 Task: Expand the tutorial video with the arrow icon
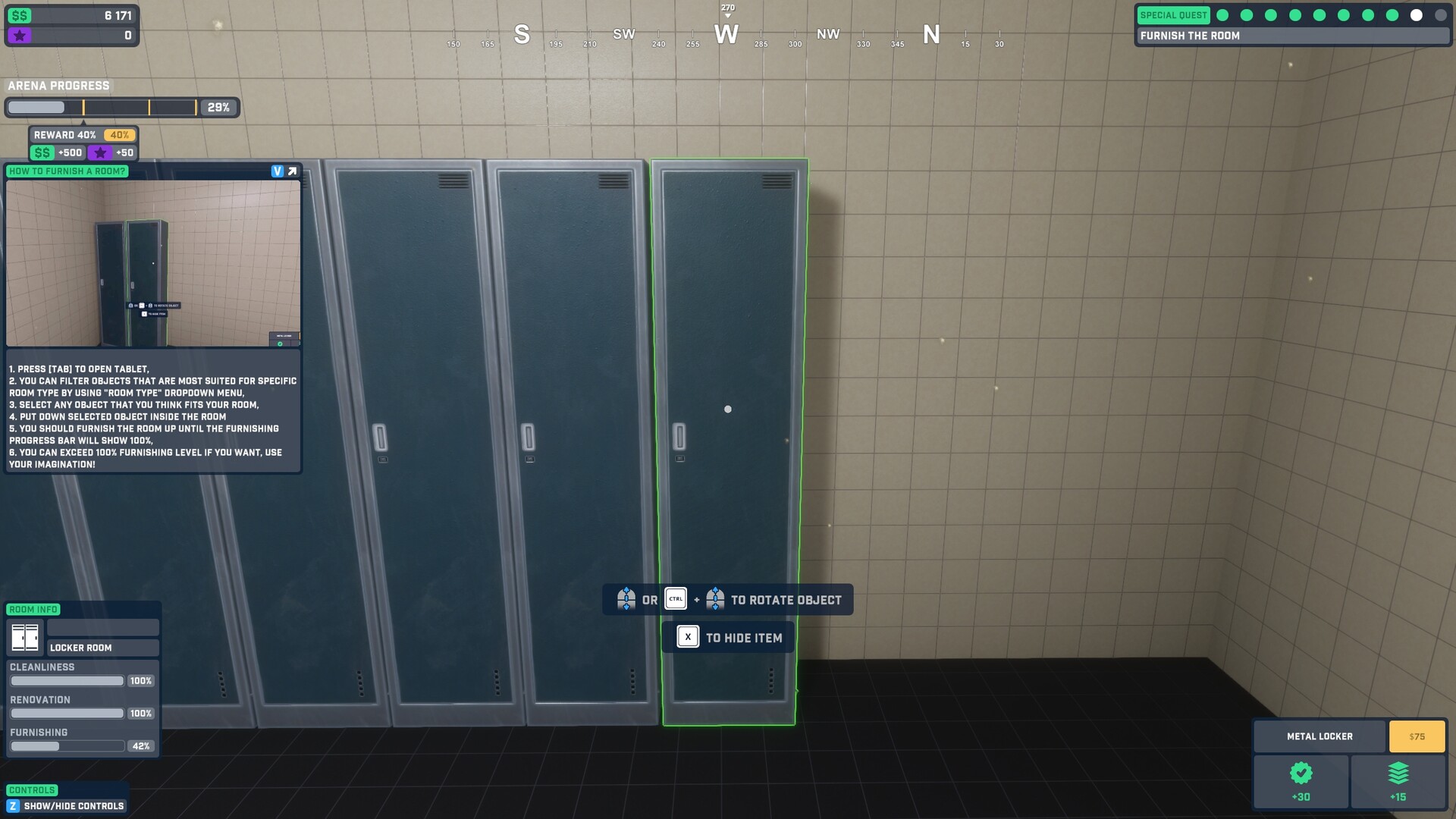pos(291,170)
